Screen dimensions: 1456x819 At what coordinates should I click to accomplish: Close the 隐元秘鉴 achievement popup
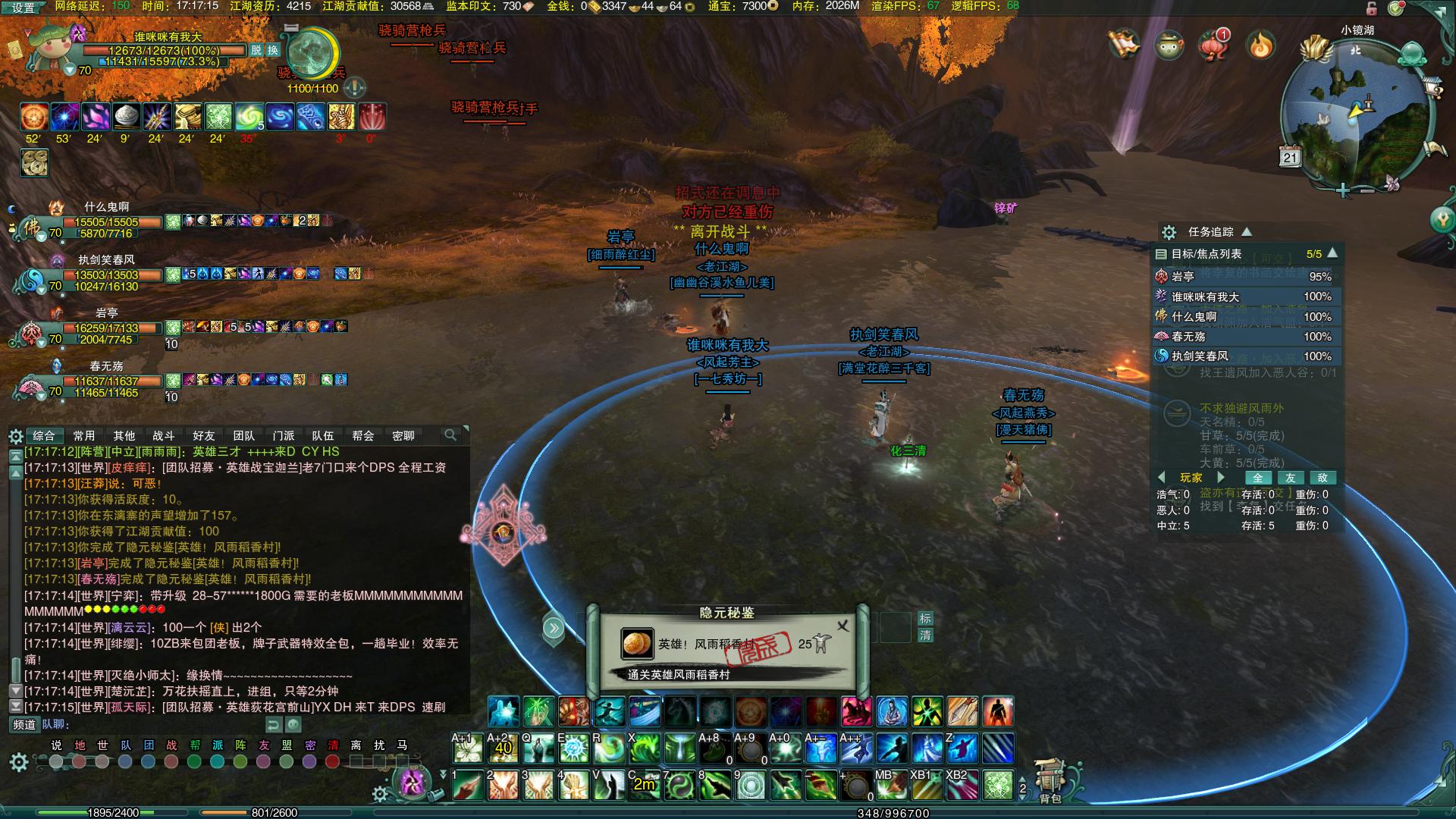pos(843,626)
